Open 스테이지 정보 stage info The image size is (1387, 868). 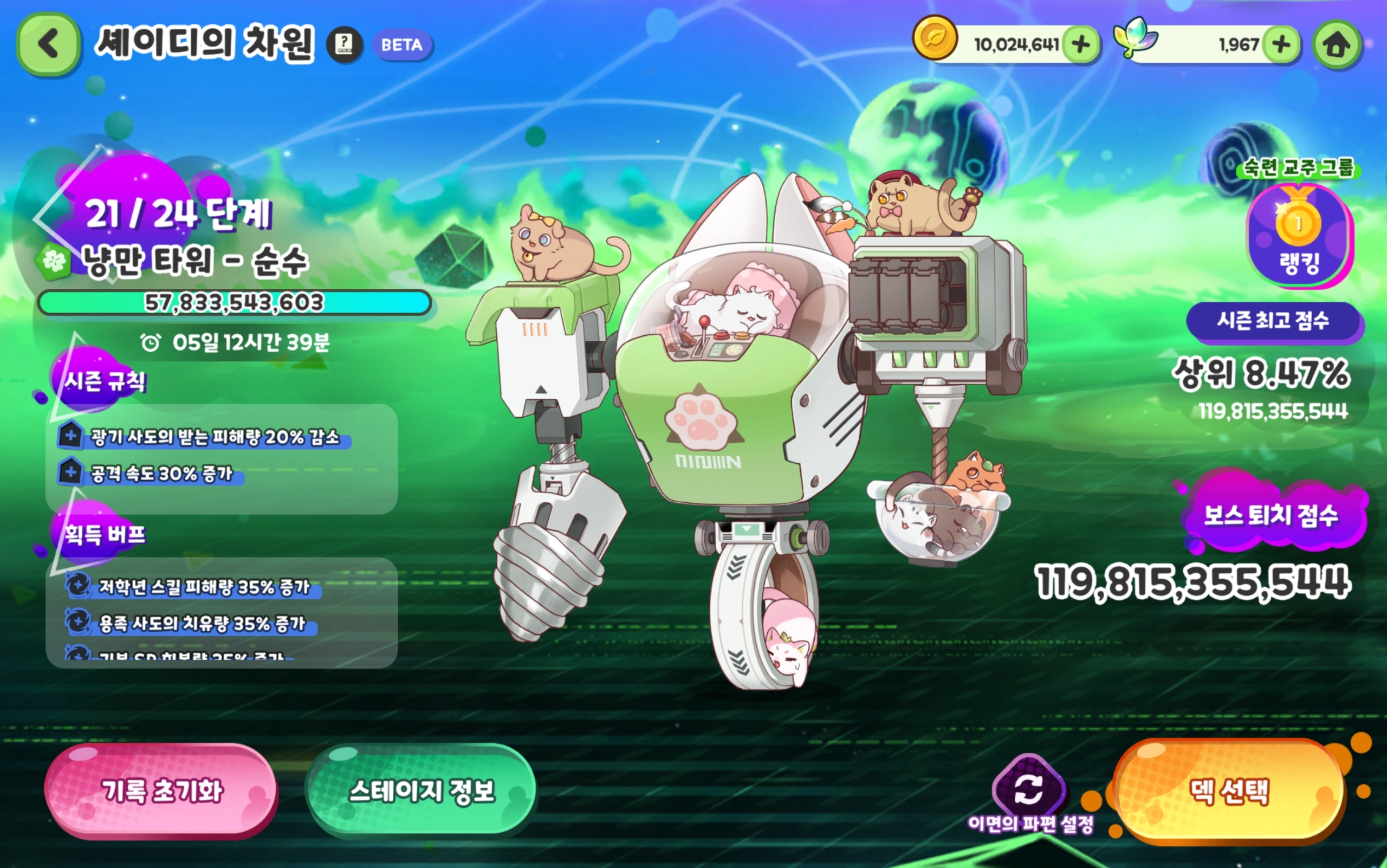click(x=422, y=791)
